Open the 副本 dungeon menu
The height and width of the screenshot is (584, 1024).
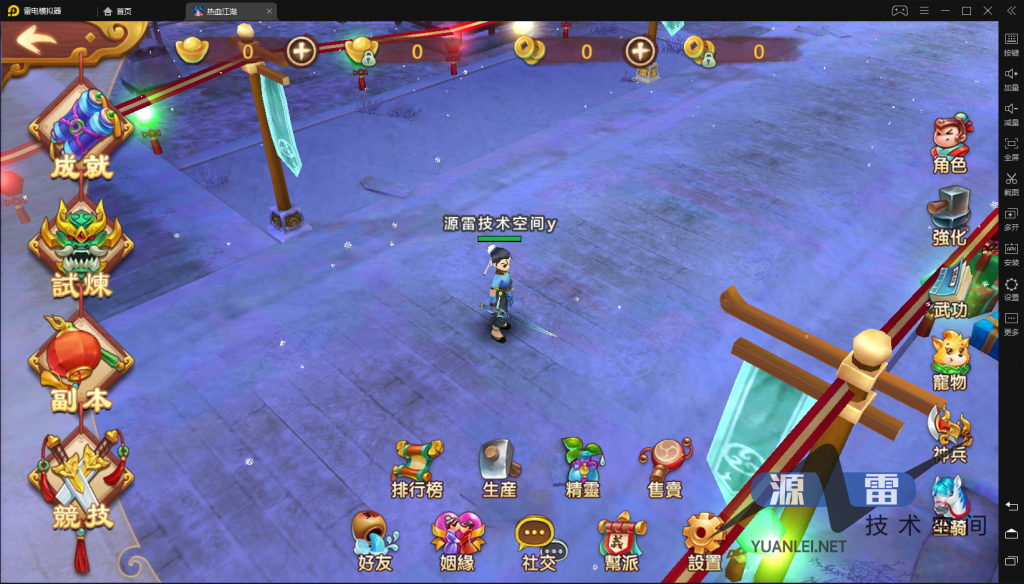[81, 366]
